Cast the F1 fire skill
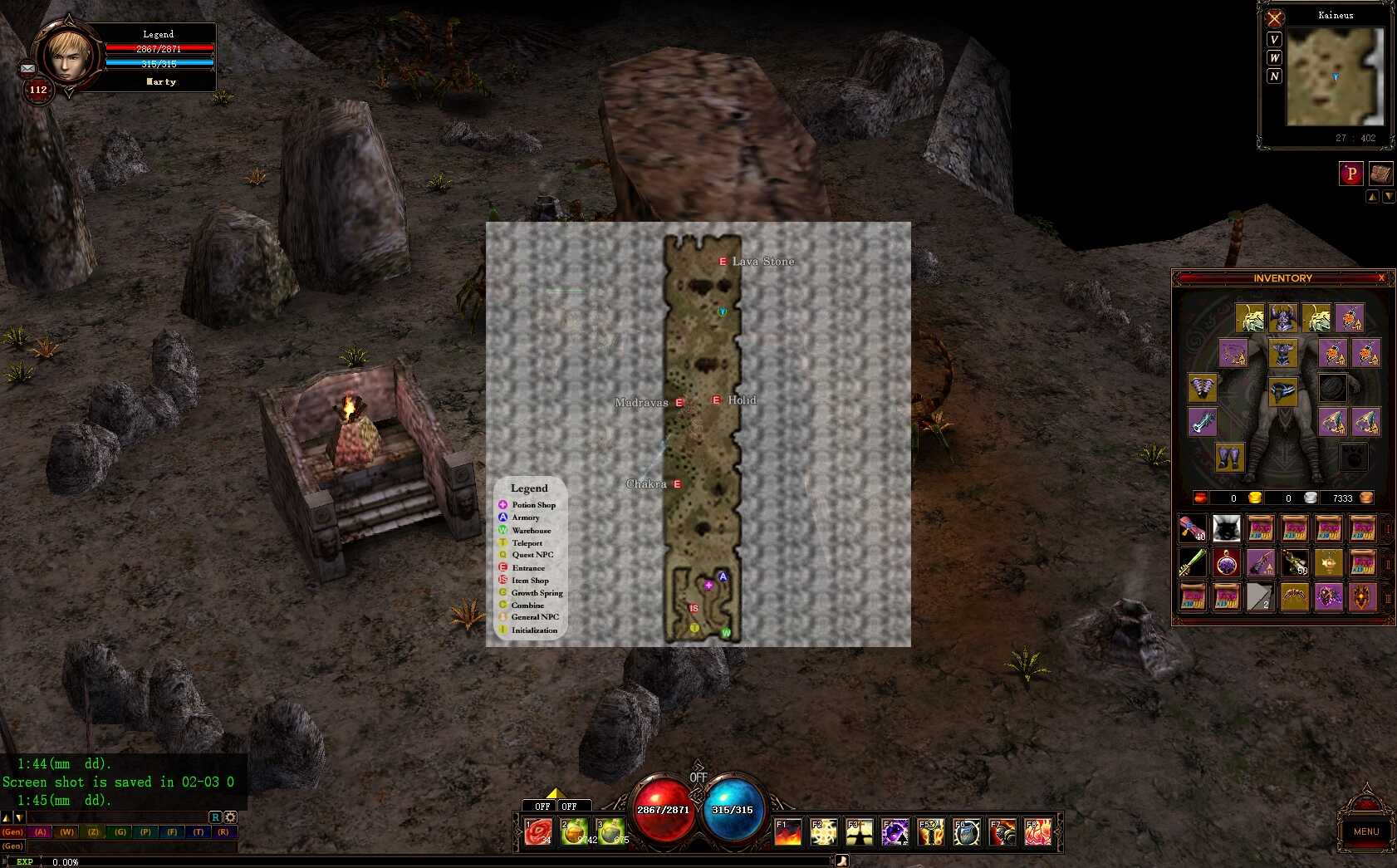The image size is (1397, 868). [787, 831]
